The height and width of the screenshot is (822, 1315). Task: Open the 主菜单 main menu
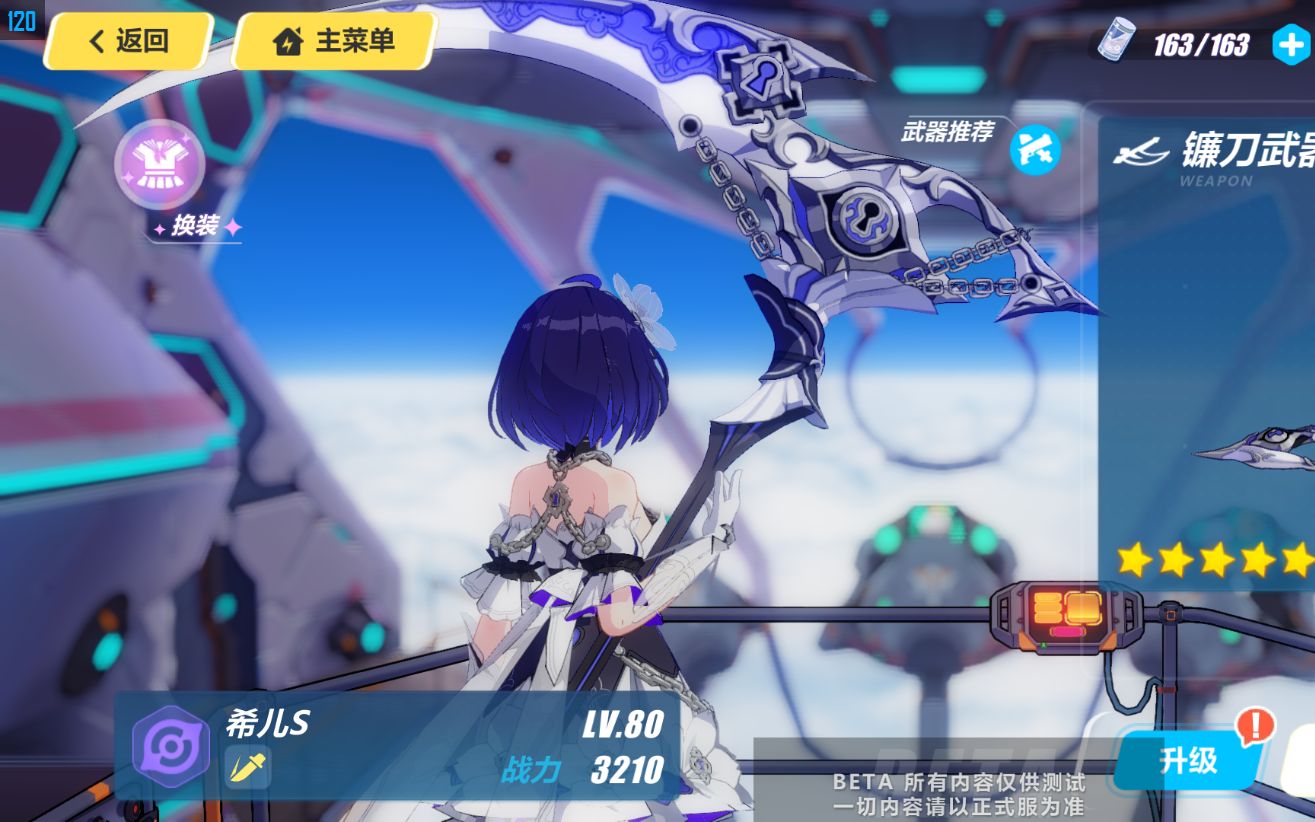(x=334, y=42)
